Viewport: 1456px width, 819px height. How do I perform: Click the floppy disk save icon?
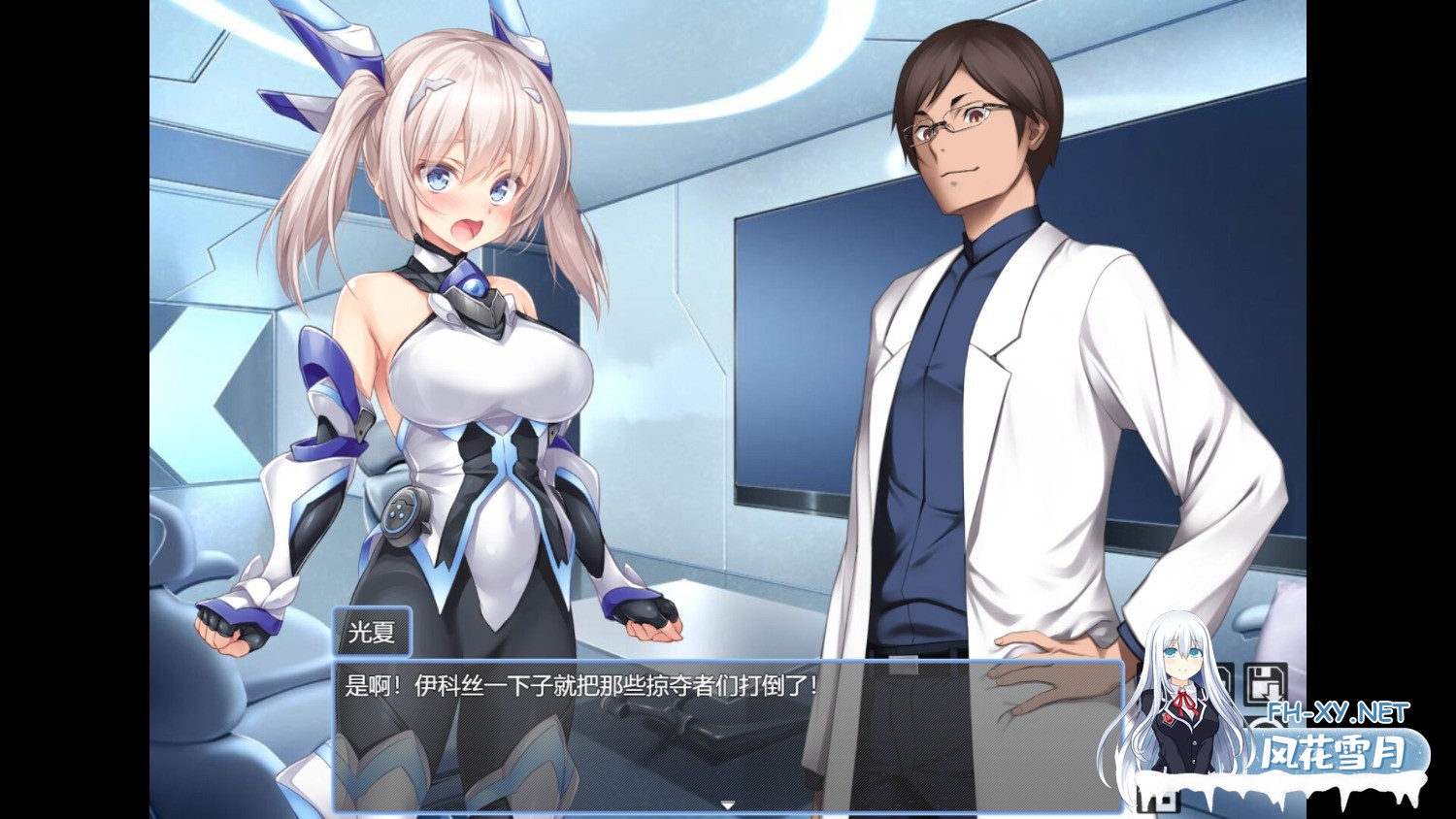tap(1264, 683)
